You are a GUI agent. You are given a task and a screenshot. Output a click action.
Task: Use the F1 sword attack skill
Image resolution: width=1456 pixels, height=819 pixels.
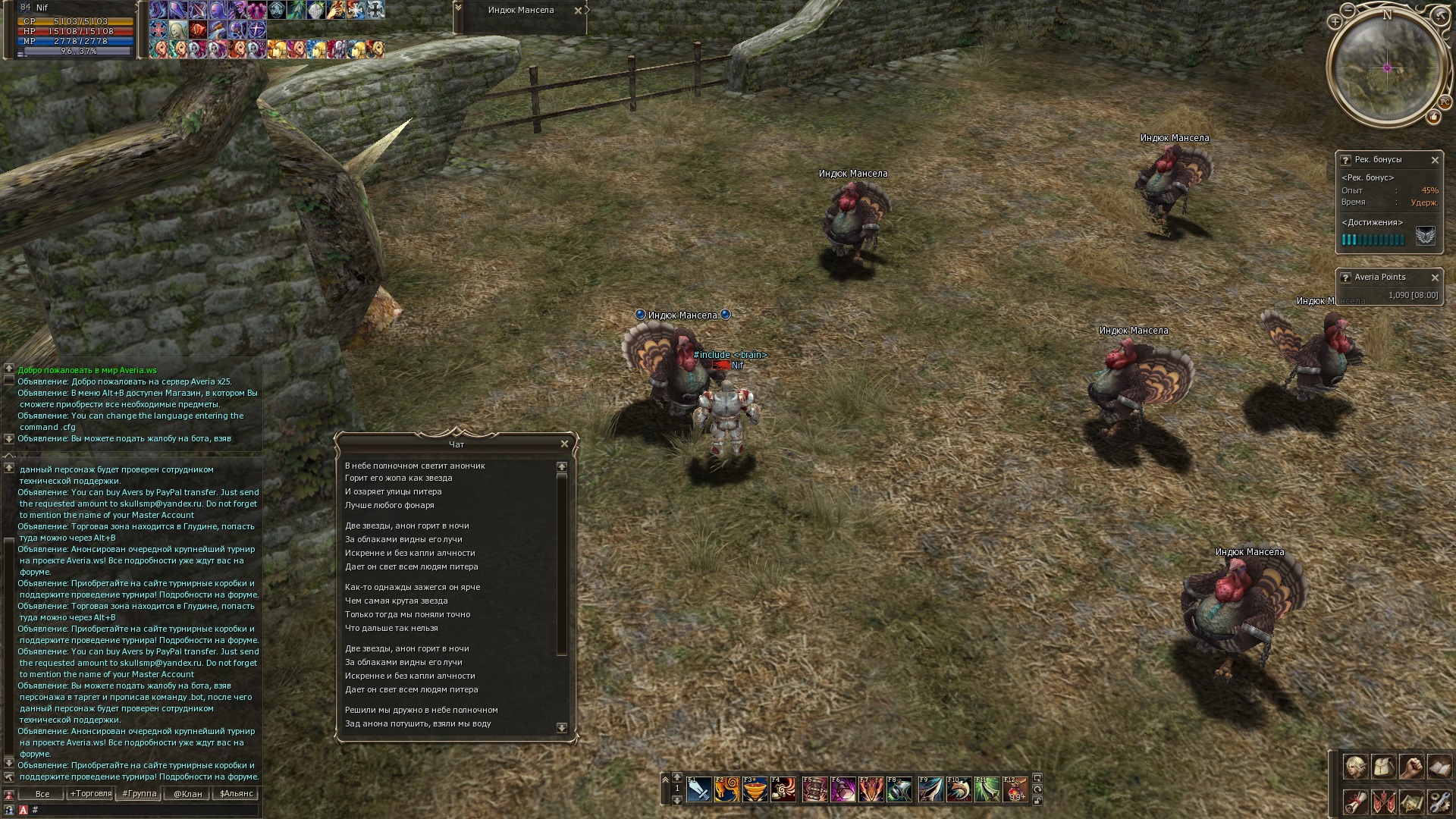[x=698, y=790]
